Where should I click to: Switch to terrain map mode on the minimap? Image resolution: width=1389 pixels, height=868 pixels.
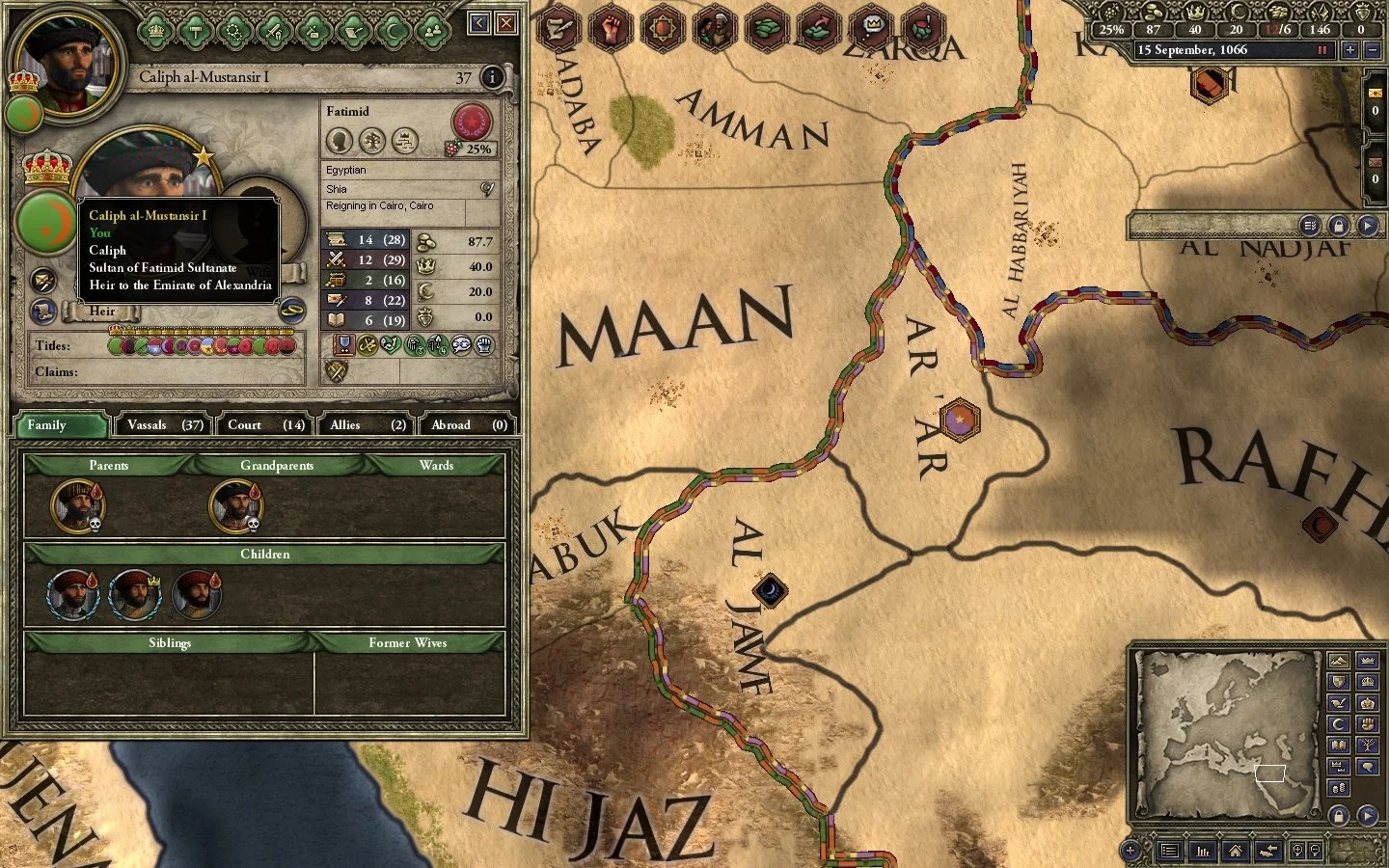pyautogui.click(x=1340, y=662)
